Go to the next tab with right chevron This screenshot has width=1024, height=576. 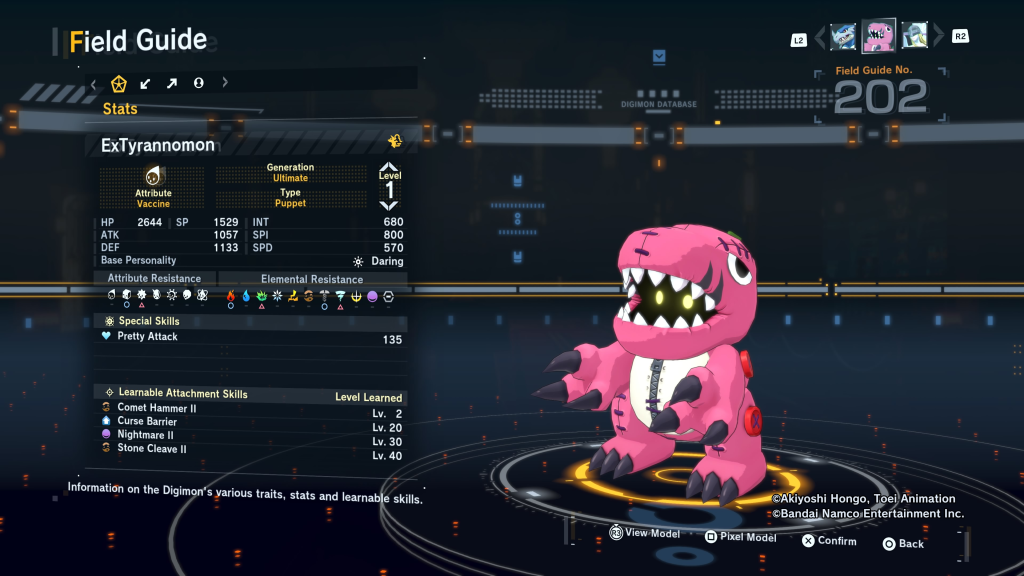[x=225, y=83]
